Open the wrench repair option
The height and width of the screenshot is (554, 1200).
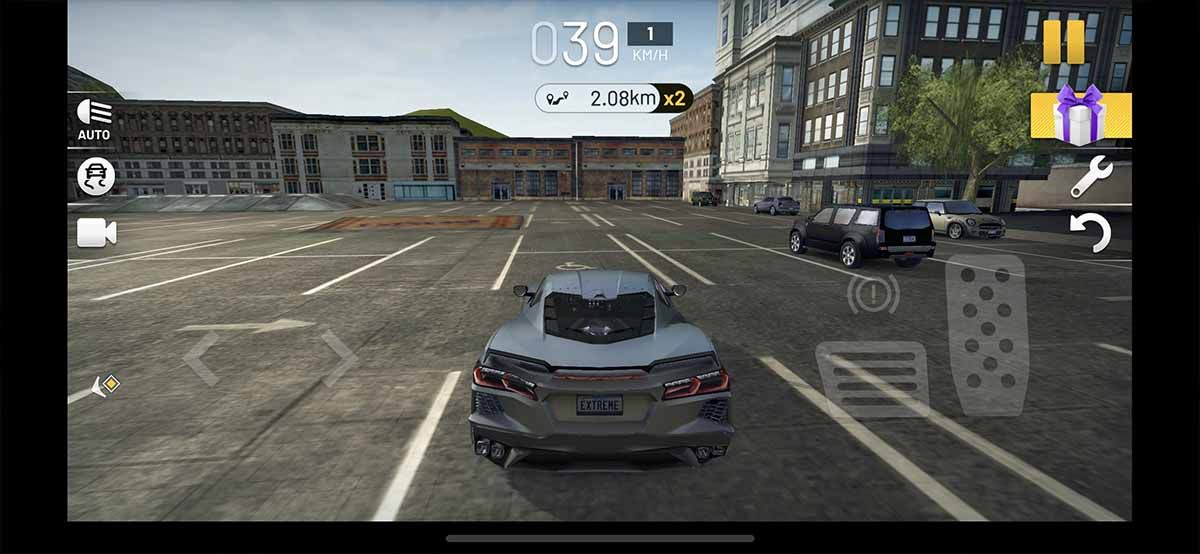(1090, 177)
